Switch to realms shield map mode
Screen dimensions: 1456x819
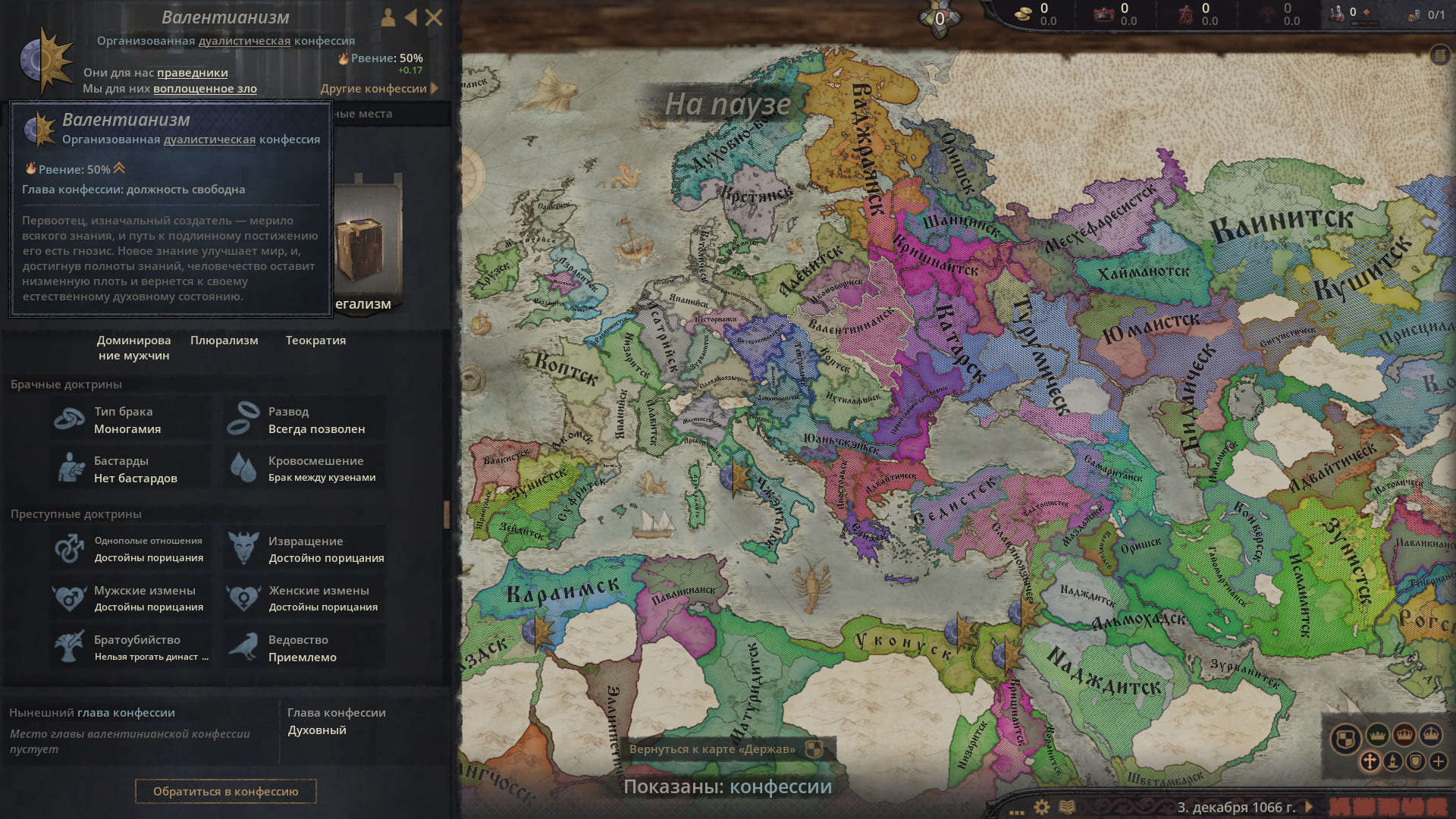pos(1345,738)
